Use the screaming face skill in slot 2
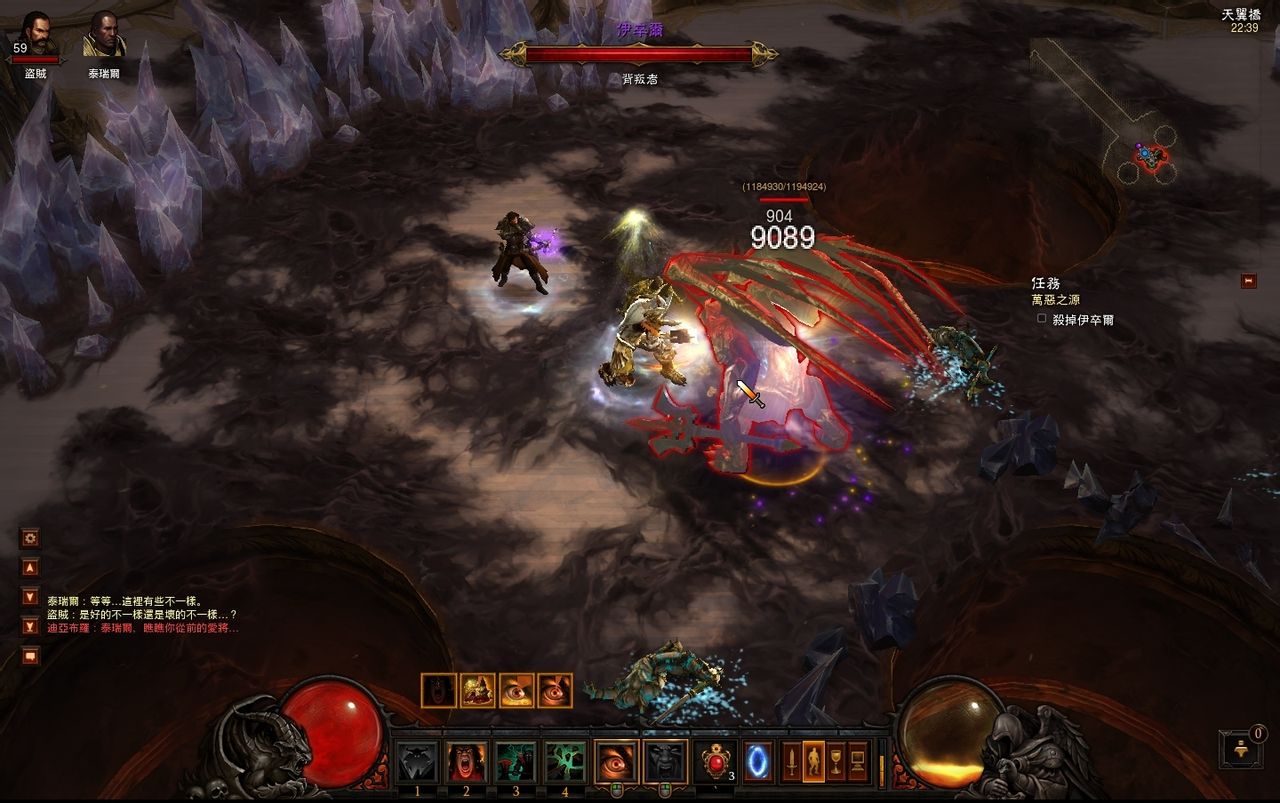Screen dimensions: 1280x803 point(467,763)
